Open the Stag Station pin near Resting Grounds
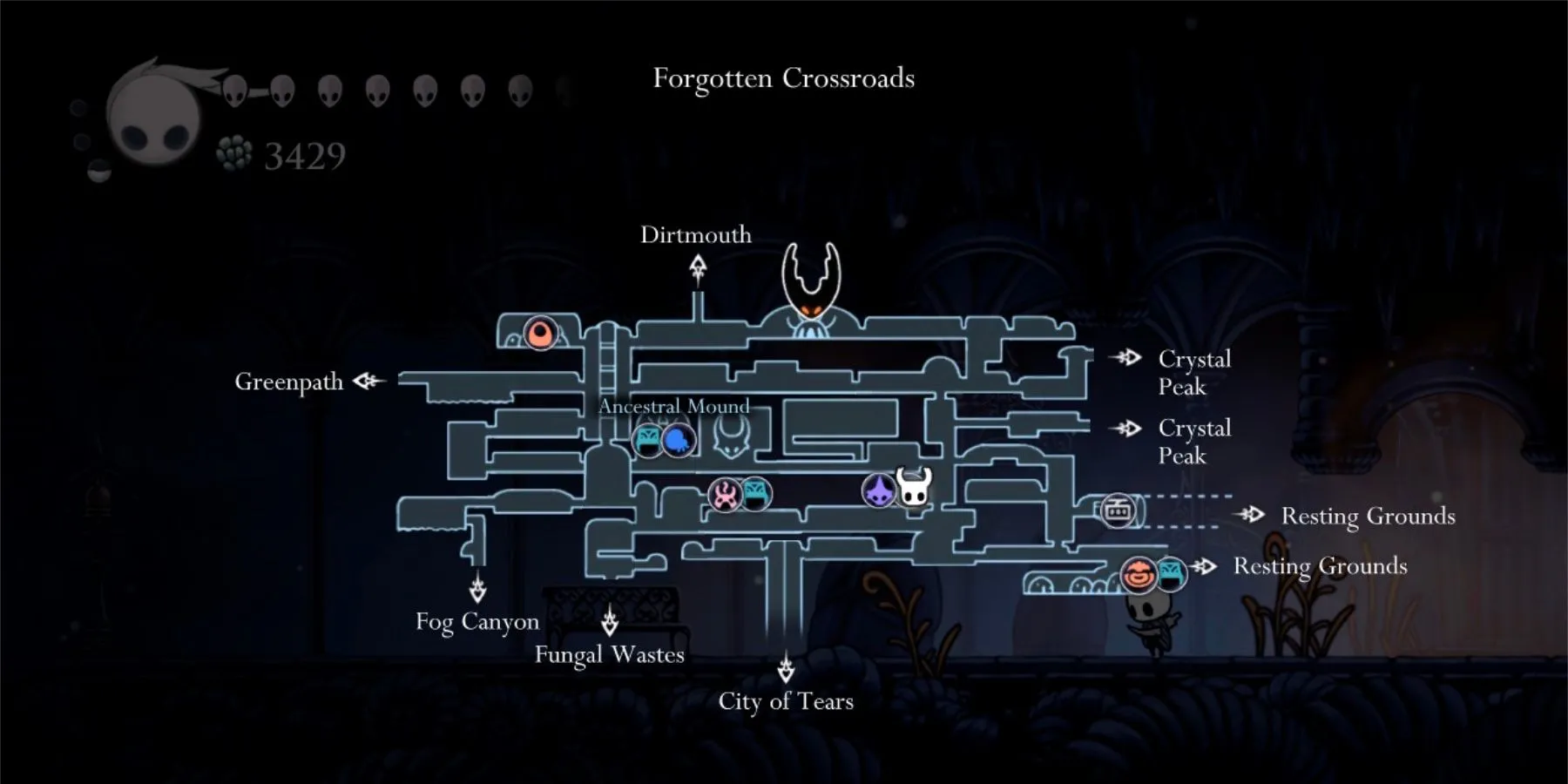 (x=1118, y=510)
